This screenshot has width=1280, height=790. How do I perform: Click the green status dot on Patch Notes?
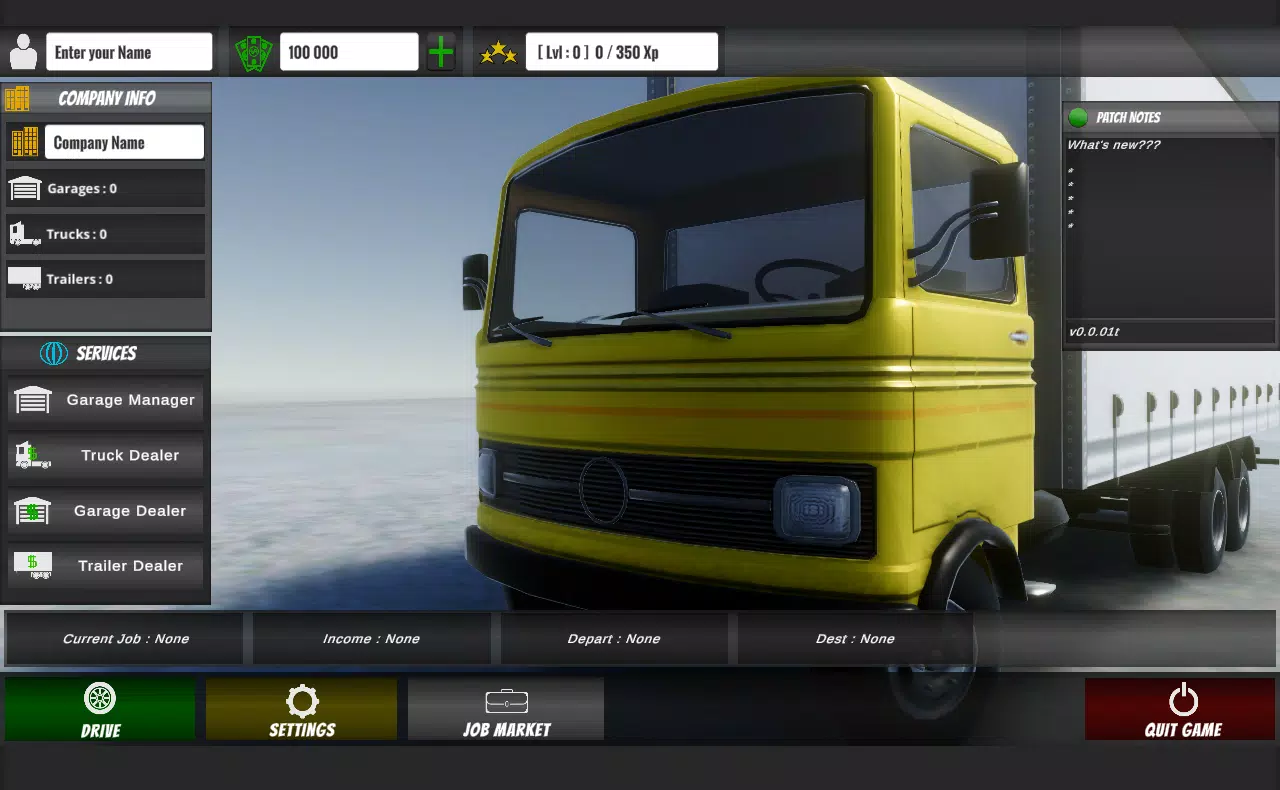click(1077, 117)
